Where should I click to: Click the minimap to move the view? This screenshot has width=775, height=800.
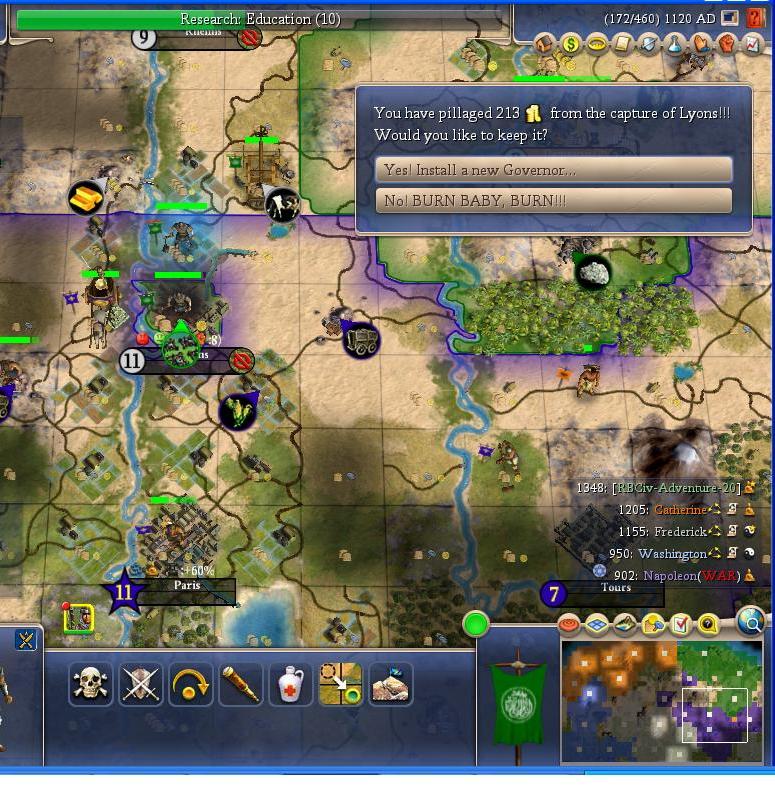click(662, 702)
